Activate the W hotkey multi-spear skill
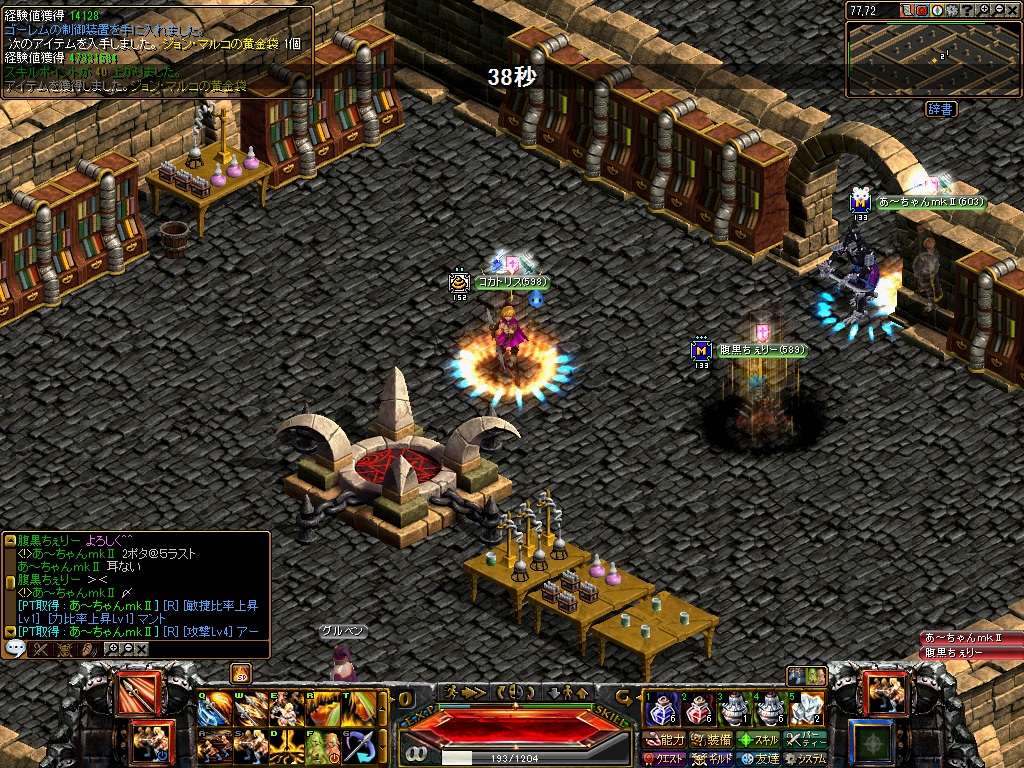1024x768 pixels. pos(250,709)
